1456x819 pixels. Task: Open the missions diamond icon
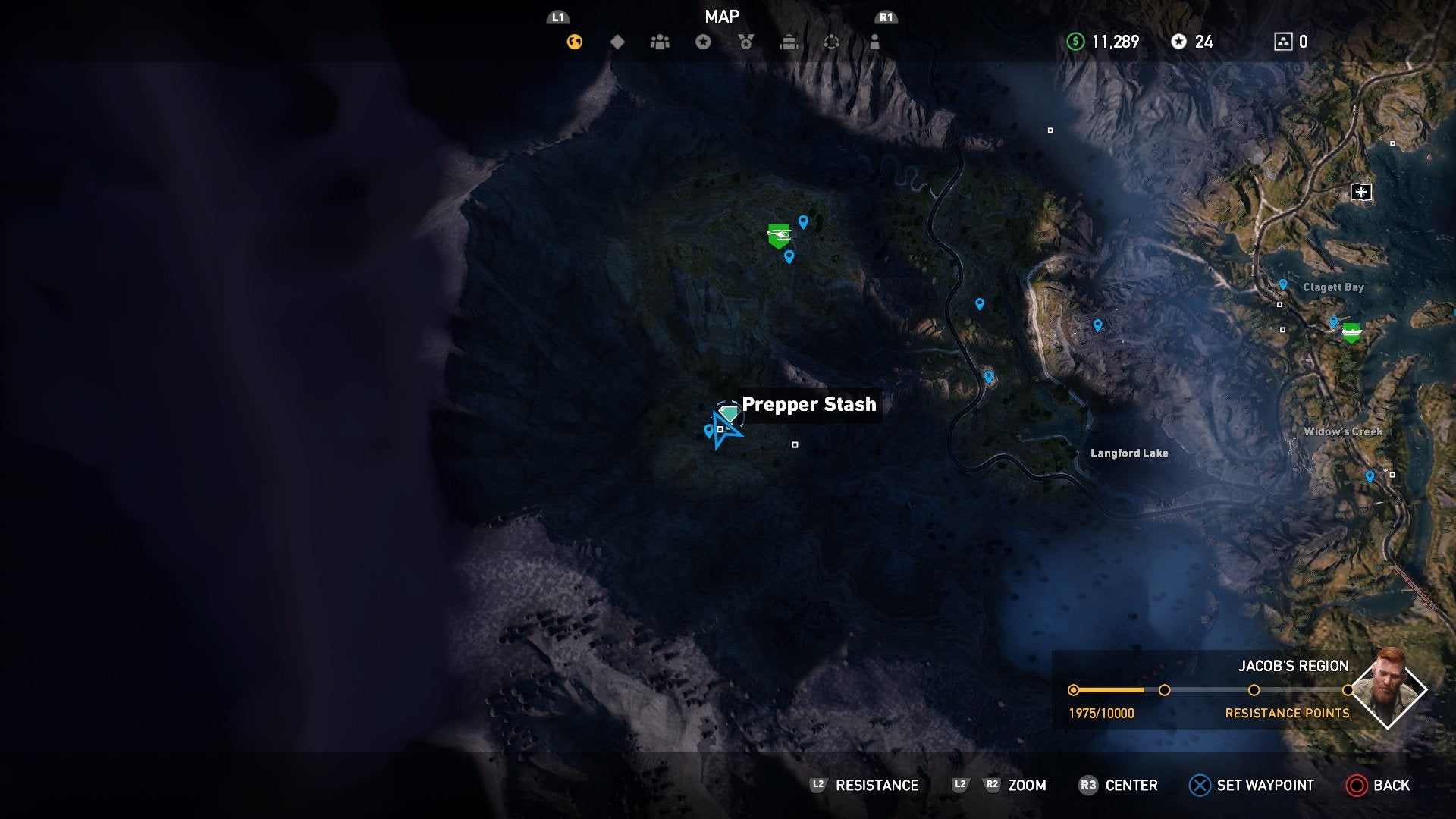coord(617,42)
